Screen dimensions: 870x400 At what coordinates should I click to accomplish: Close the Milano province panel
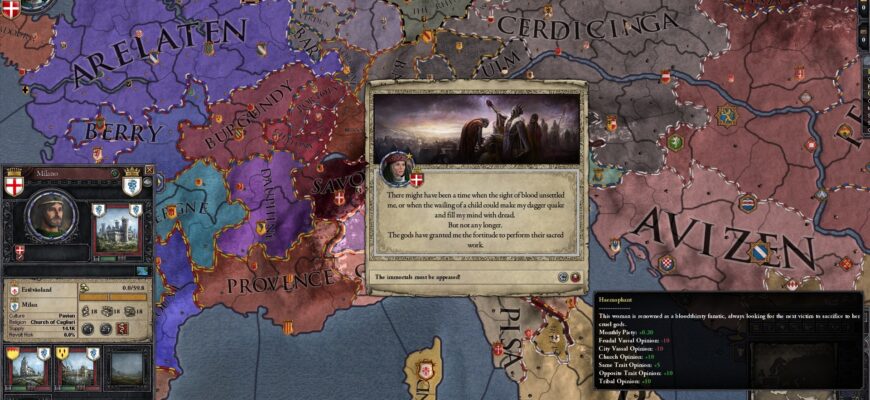(x=148, y=170)
